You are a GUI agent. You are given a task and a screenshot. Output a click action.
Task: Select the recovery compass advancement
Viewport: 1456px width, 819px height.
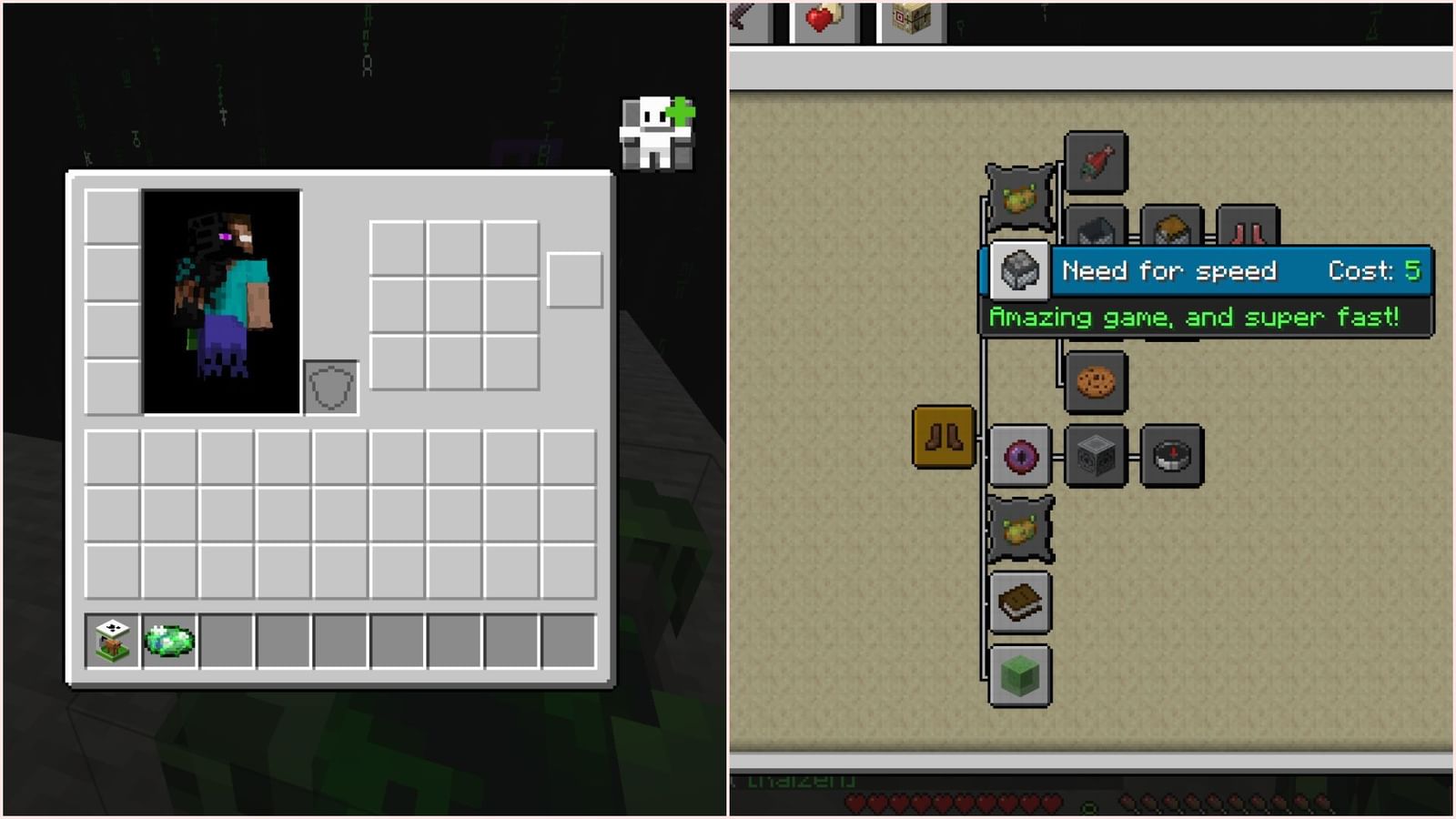[1172, 456]
